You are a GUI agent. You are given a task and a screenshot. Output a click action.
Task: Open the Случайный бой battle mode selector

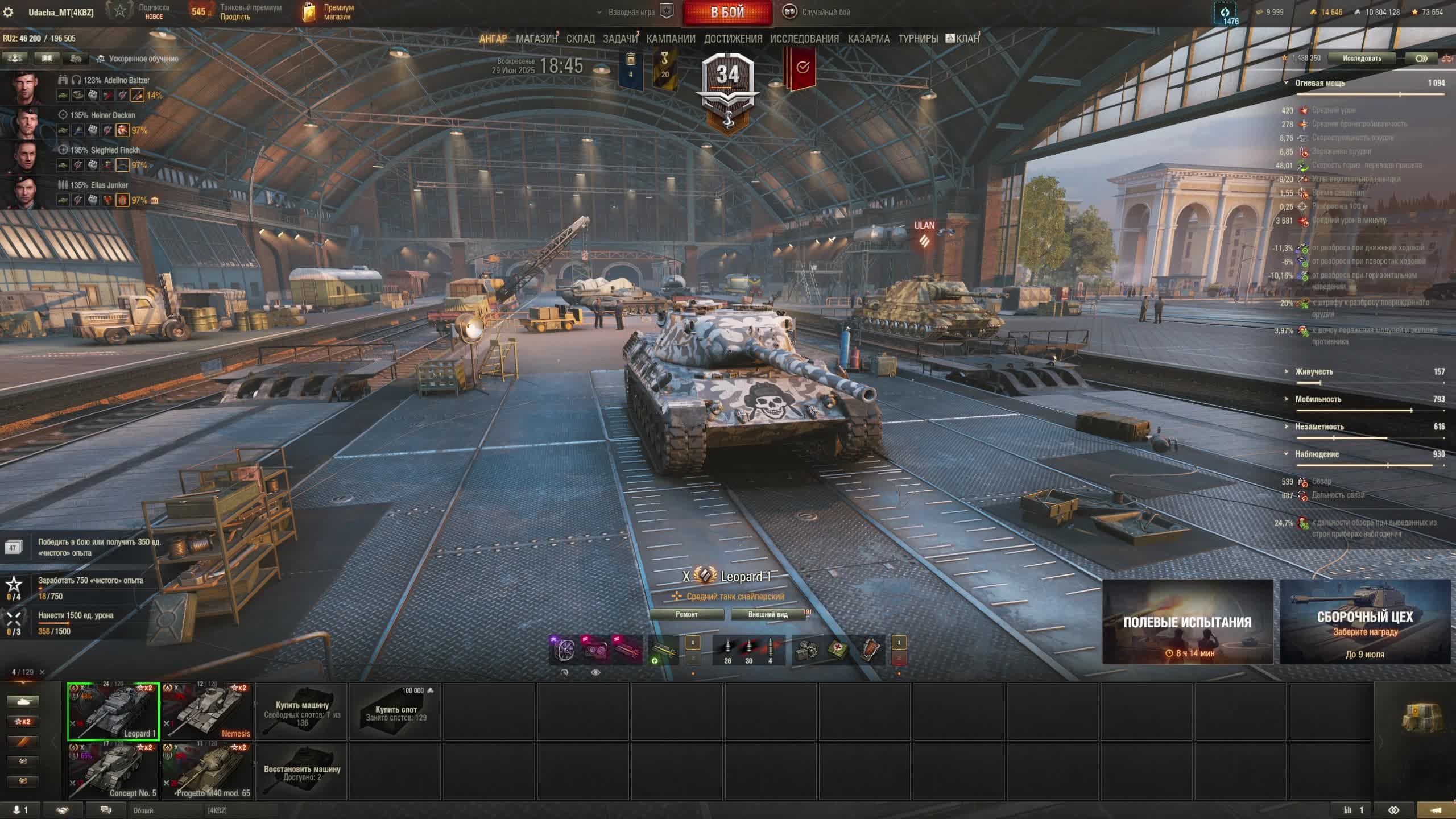[818, 12]
